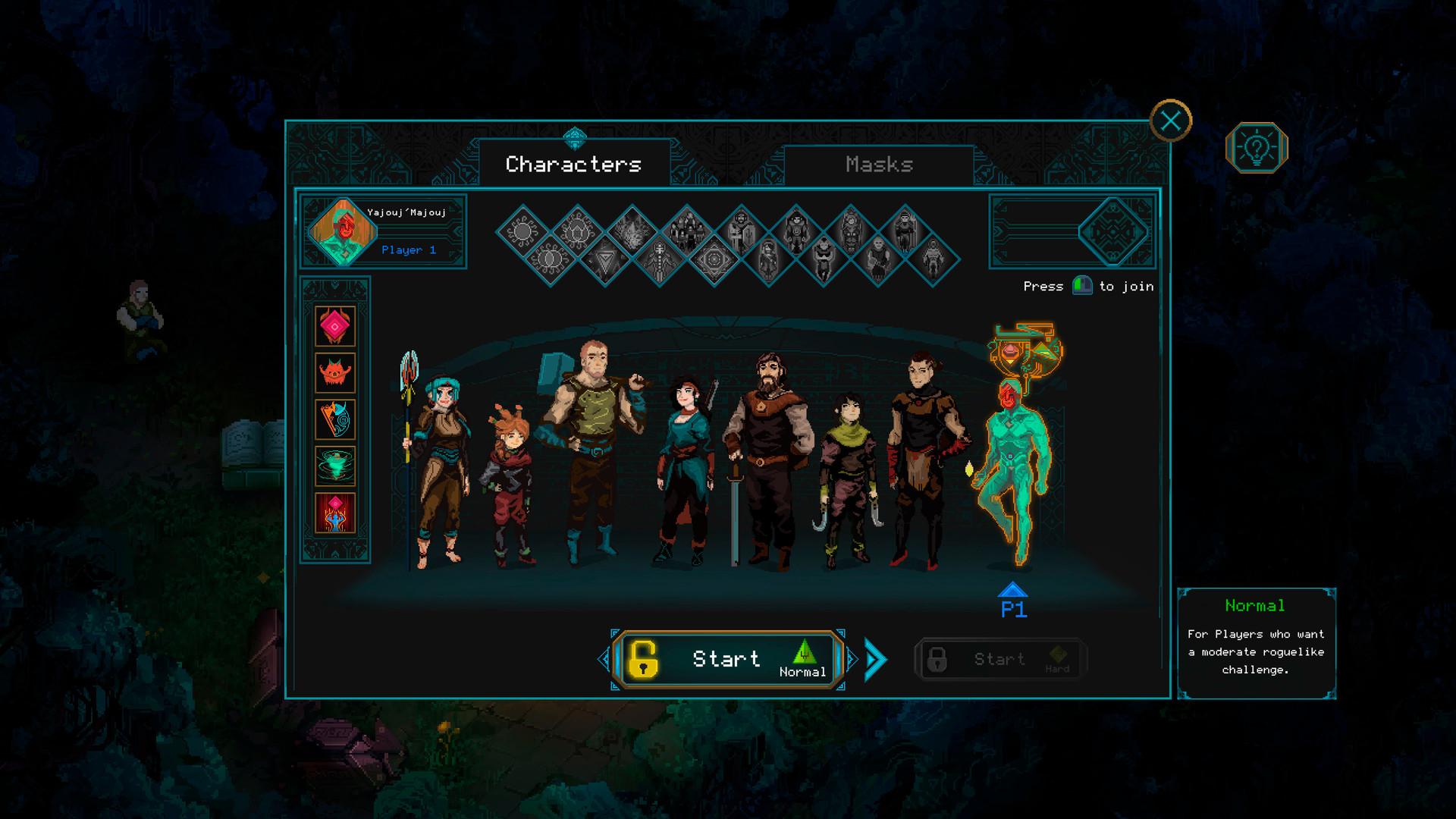Image resolution: width=1456 pixels, height=819 pixels.
Task: Select the pink gem sigil icon in left sidebar
Action: click(336, 328)
